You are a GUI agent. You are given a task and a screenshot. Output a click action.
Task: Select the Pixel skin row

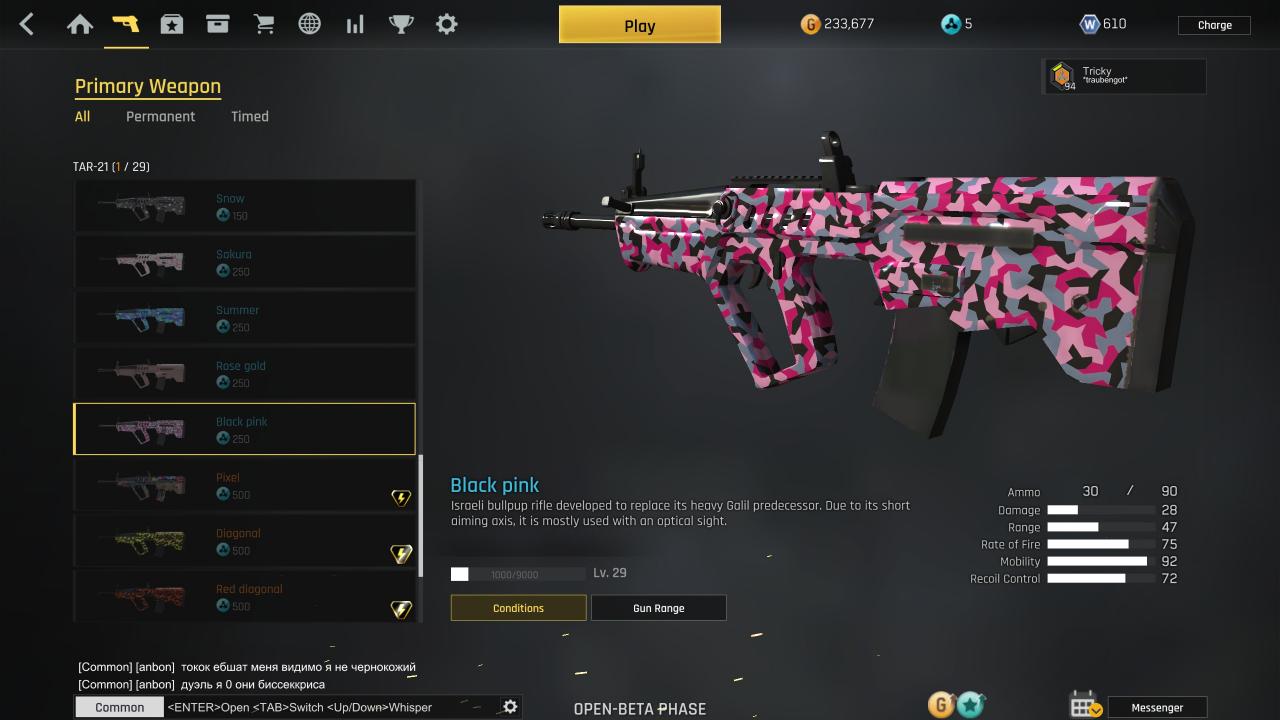coord(244,486)
